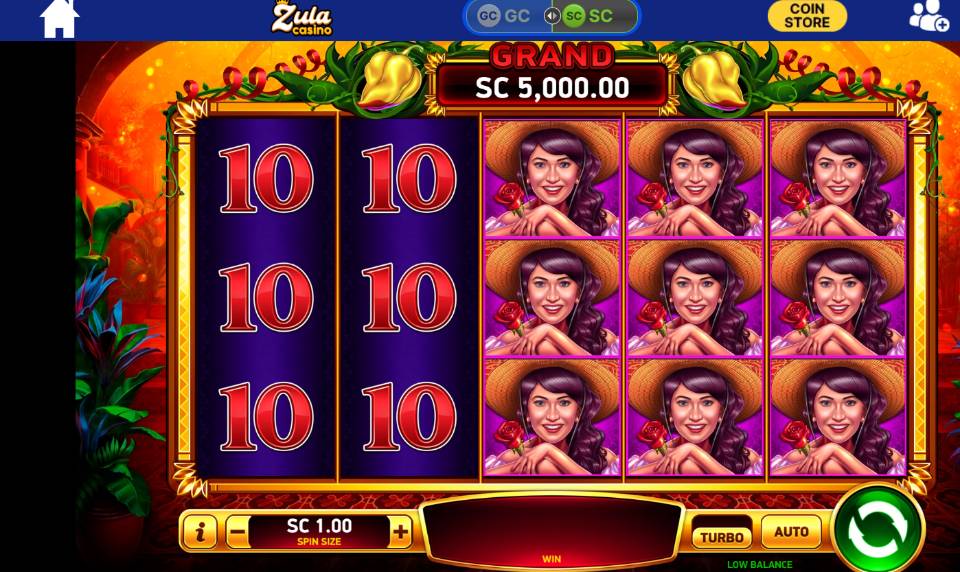Open the Auto spin options

[791, 532]
